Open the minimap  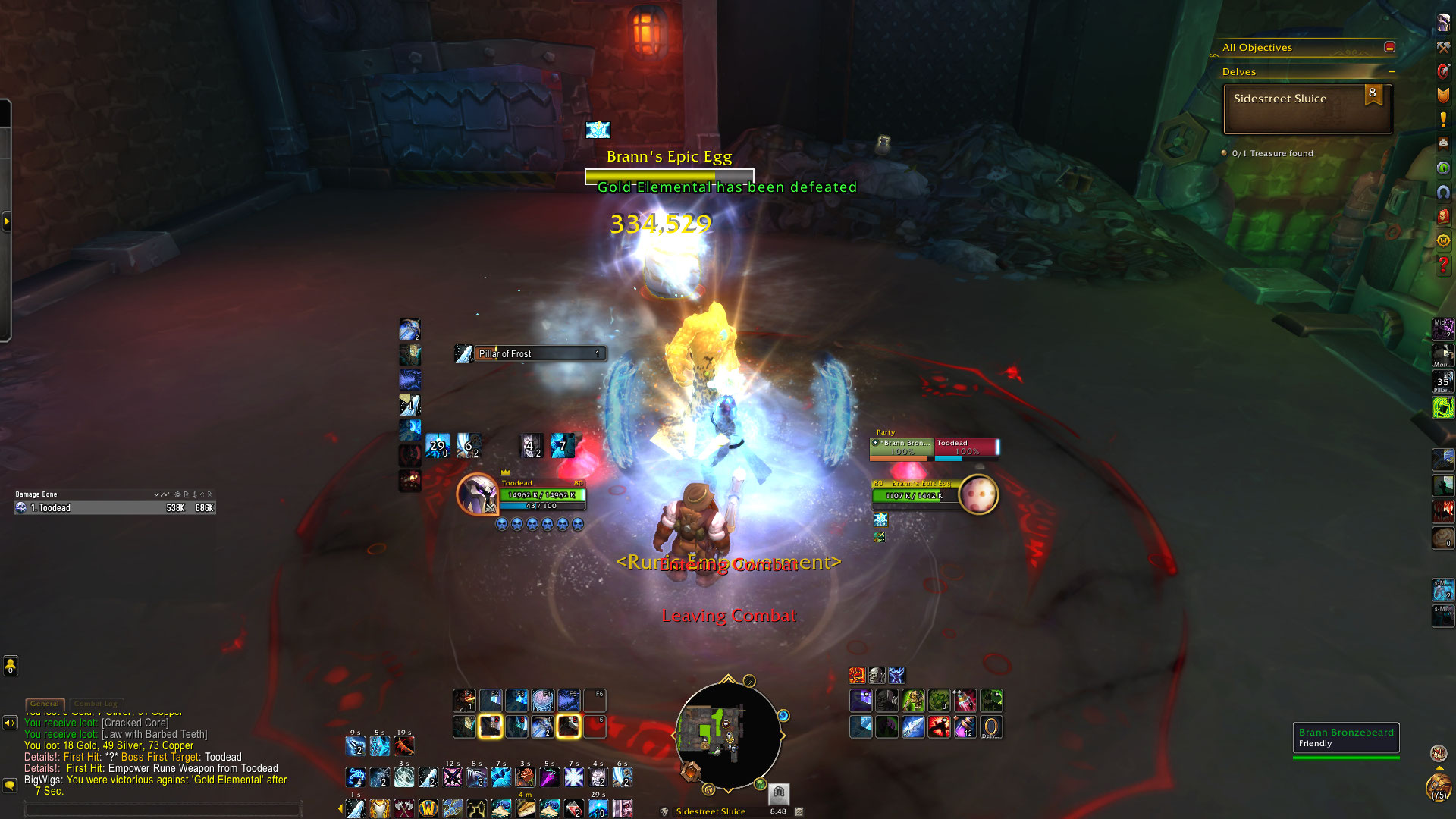click(x=727, y=733)
